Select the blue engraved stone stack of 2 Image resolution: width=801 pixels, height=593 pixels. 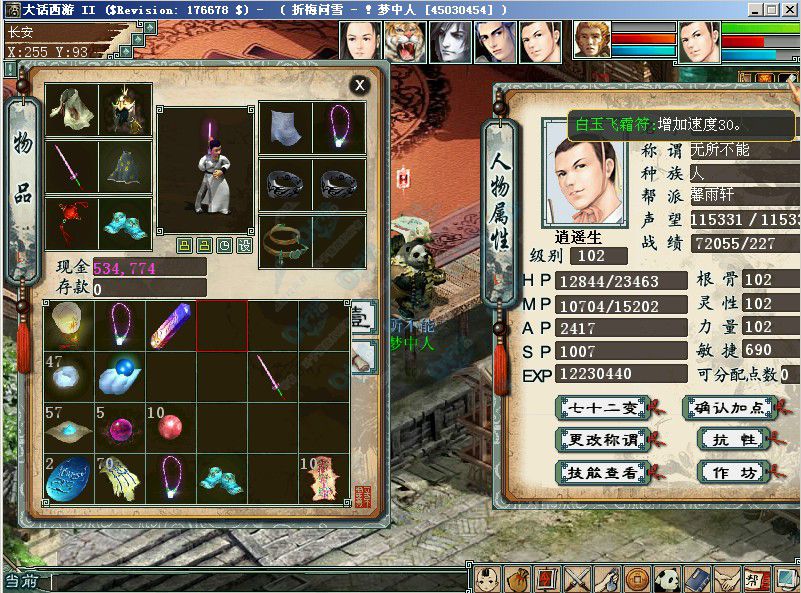click(69, 478)
